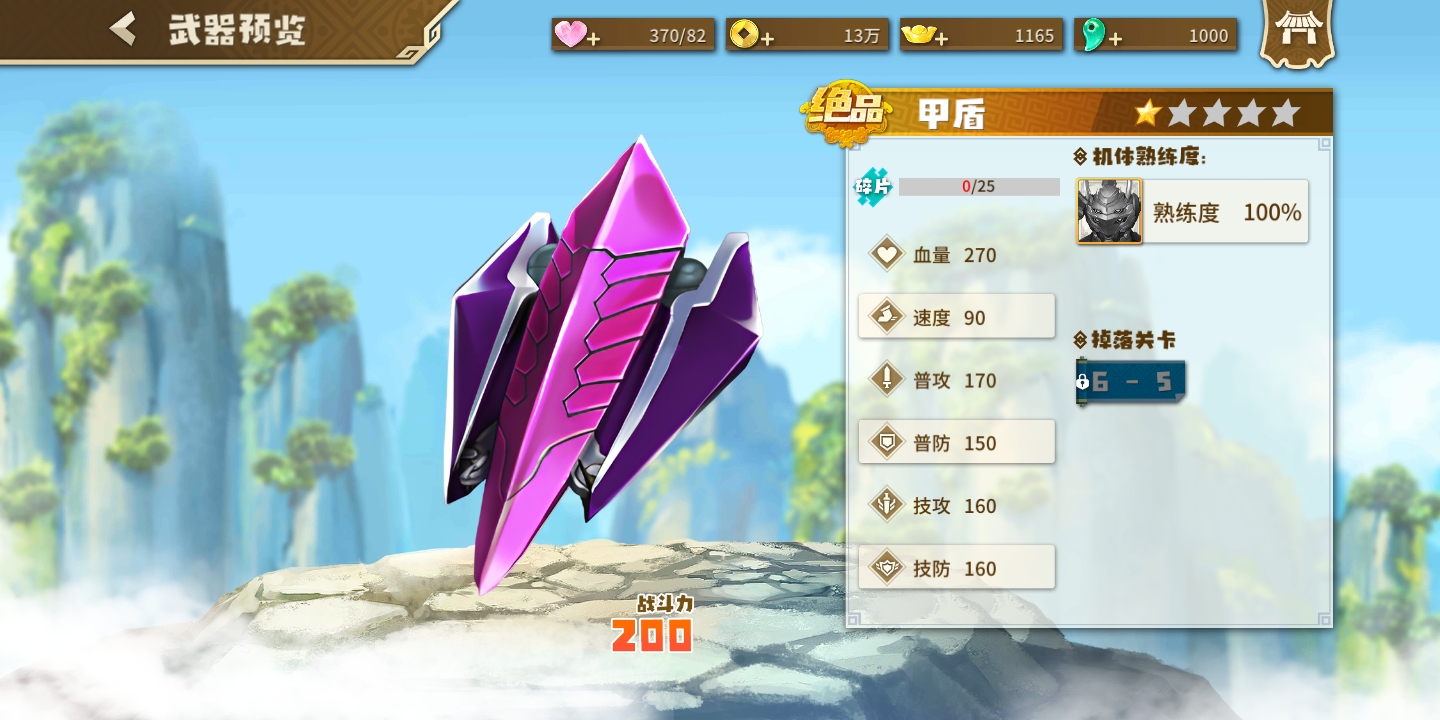Open the locked 6-5 drop stage
The height and width of the screenshot is (720, 1440).
1131,382
